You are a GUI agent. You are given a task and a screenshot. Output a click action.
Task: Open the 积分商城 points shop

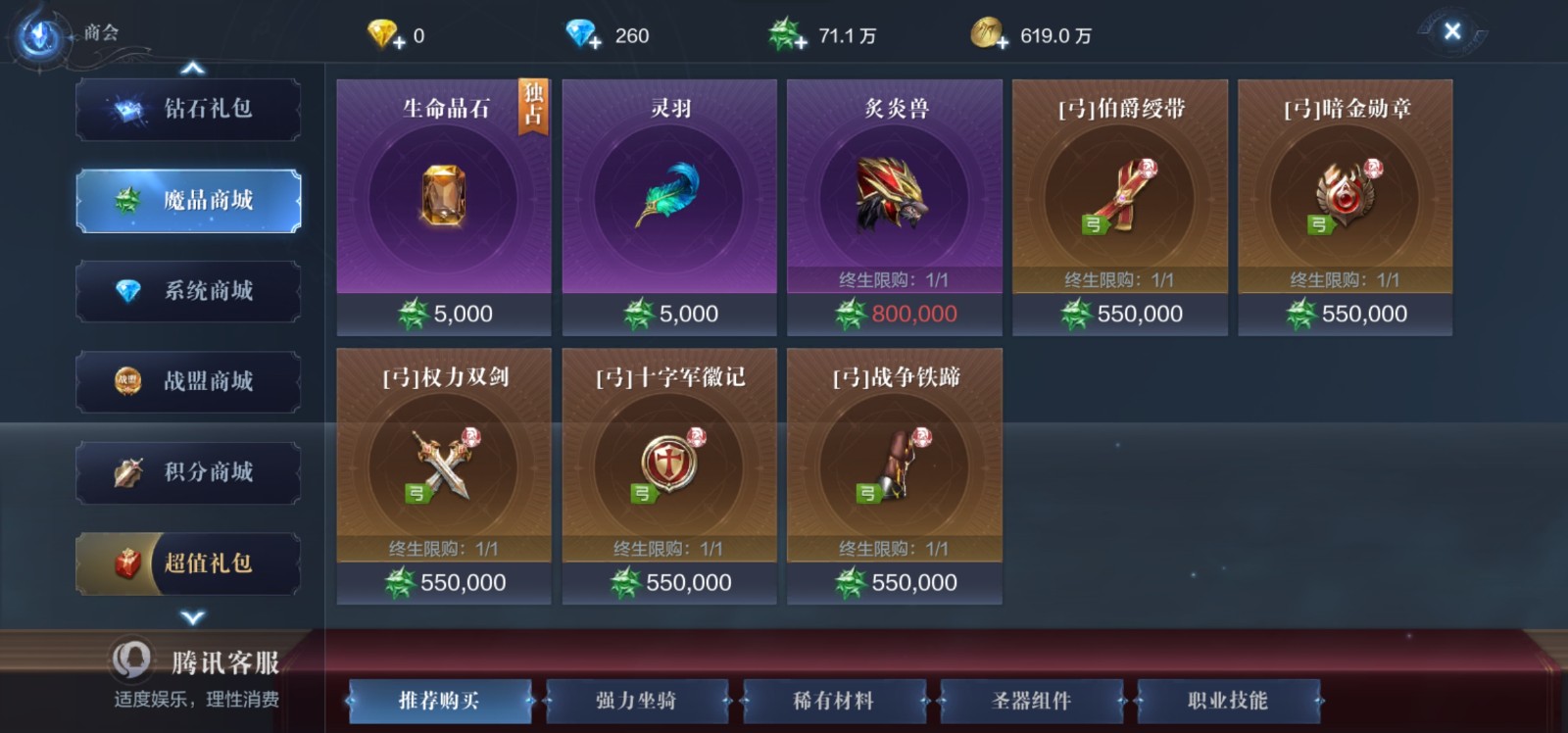tap(188, 473)
